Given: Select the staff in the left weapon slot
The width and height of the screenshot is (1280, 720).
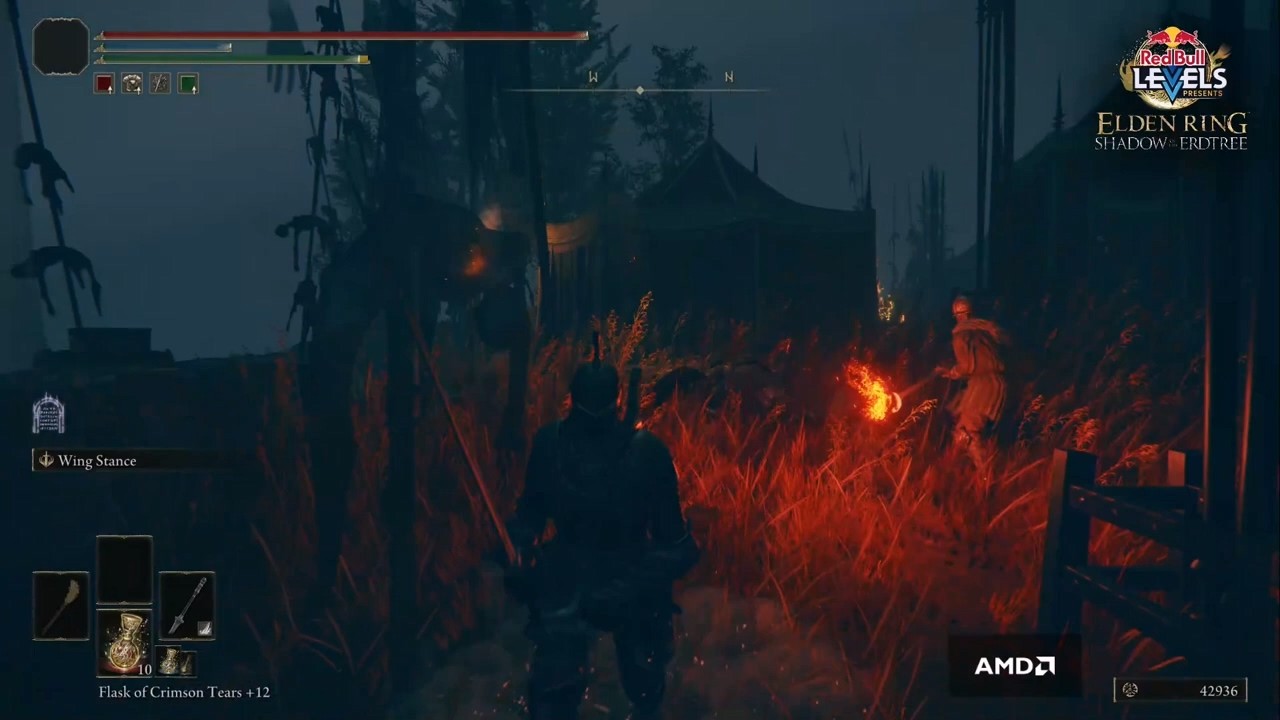Looking at the screenshot, I should pyautogui.click(x=61, y=606).
